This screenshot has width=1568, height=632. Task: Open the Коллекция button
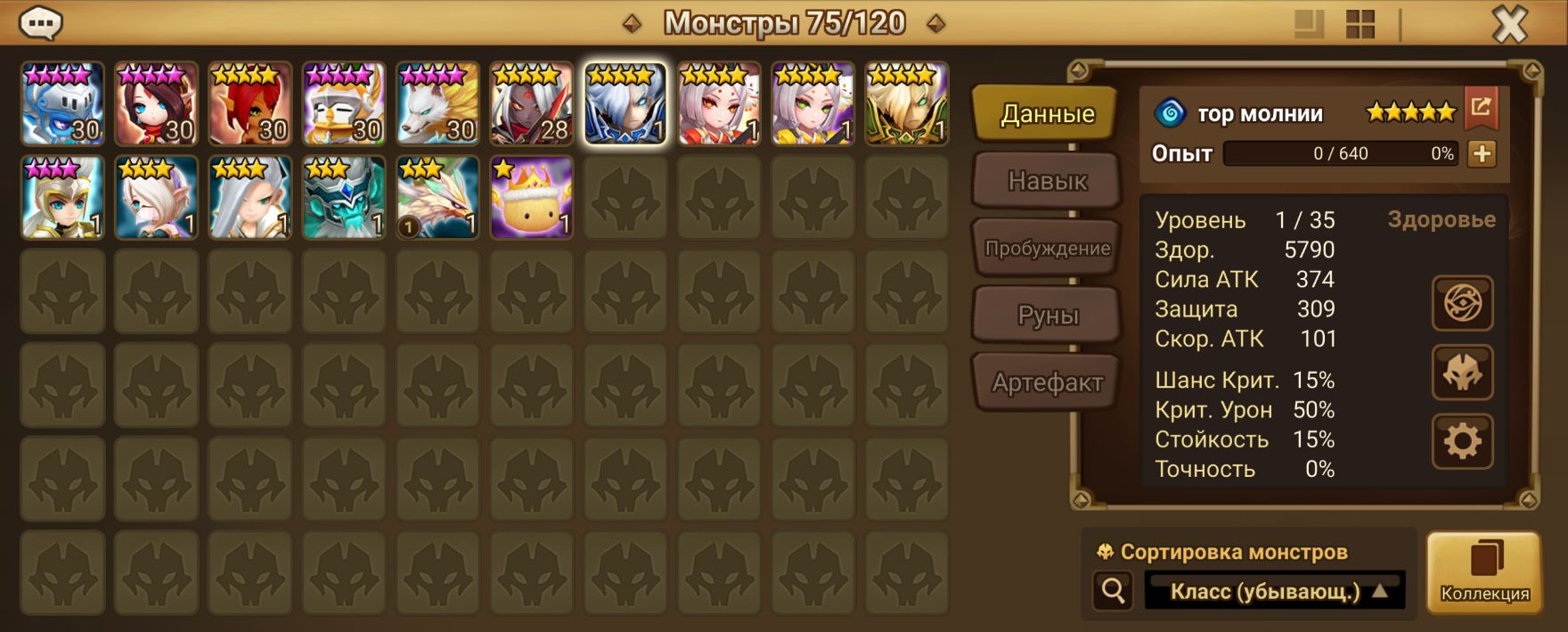(1484, 572)
